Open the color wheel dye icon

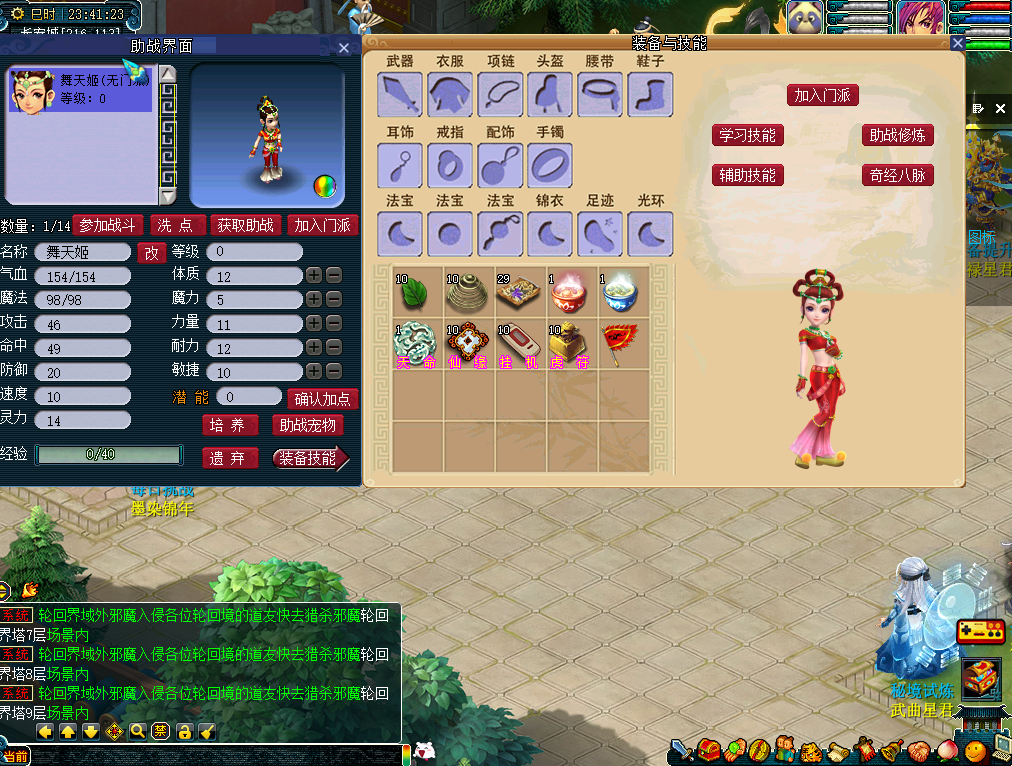click(x=324, y=185)
